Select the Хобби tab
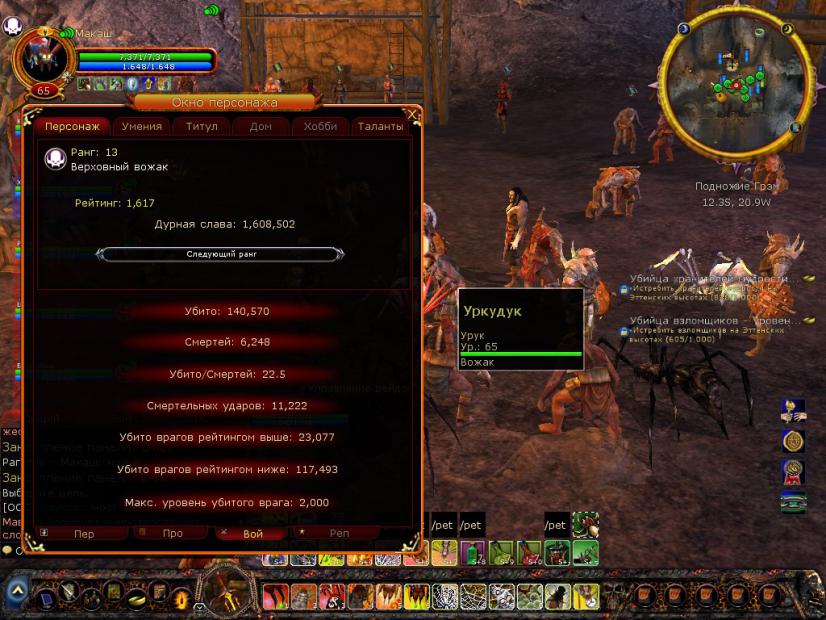The width and height of the screenshot is (826, 620). (321, 127)
